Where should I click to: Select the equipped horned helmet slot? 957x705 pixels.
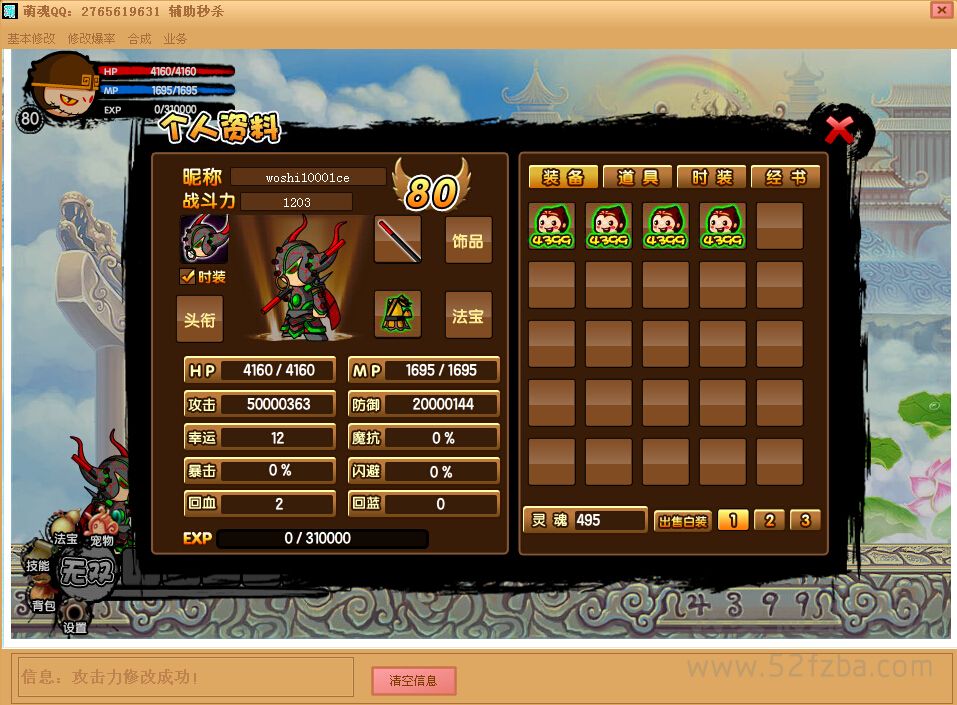[x=204, y=240]
